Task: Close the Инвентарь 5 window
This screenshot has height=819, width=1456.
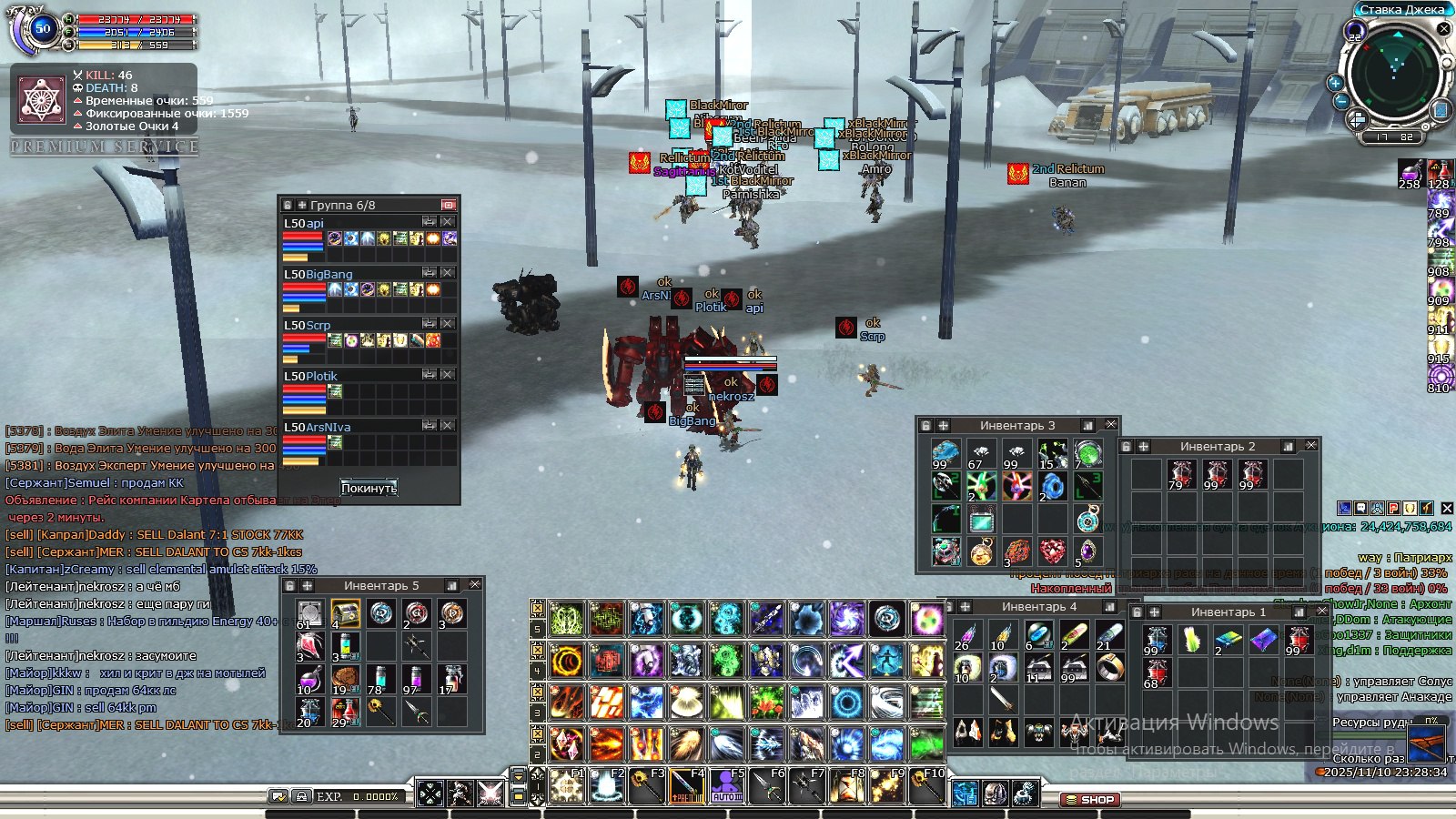Action: click(474, 585)
